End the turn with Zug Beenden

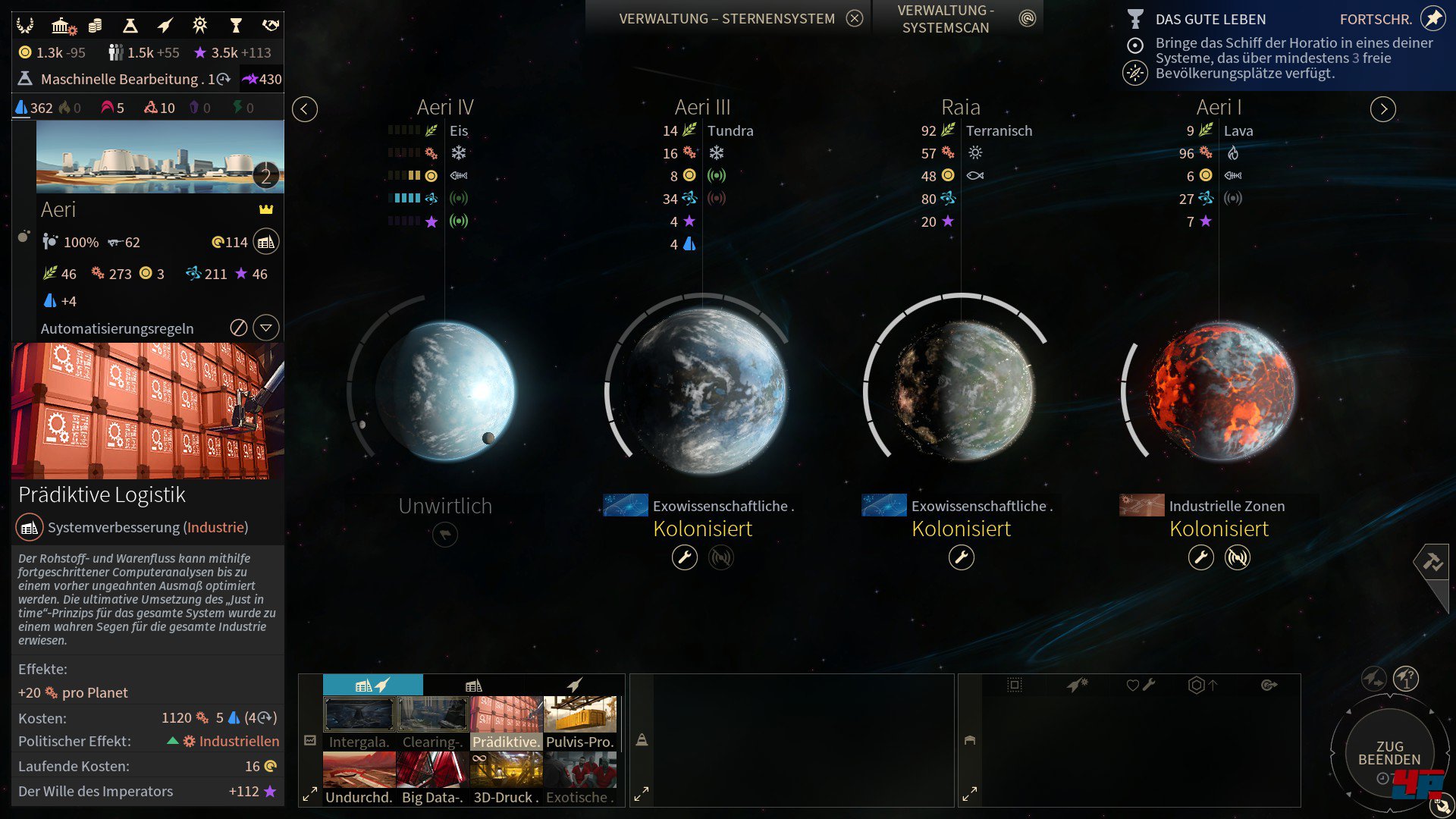1389,754
